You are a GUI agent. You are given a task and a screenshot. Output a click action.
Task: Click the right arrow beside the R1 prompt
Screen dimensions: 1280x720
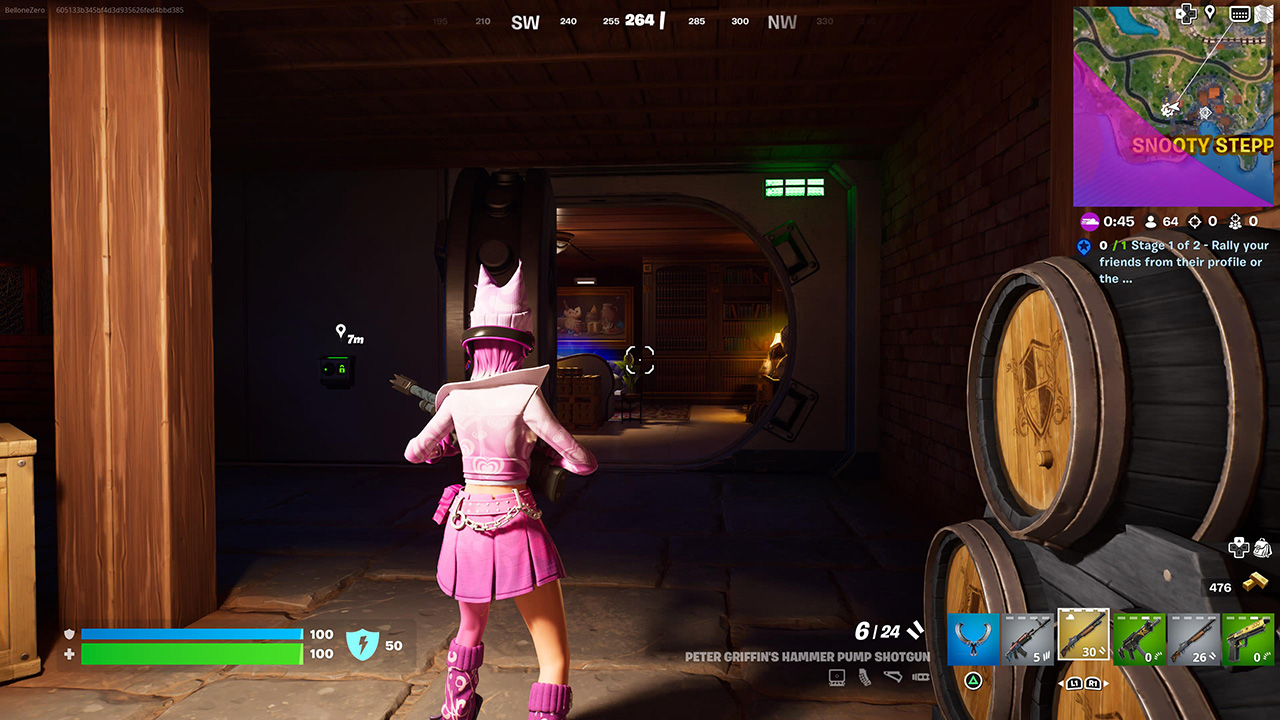tap(1105, 683)
